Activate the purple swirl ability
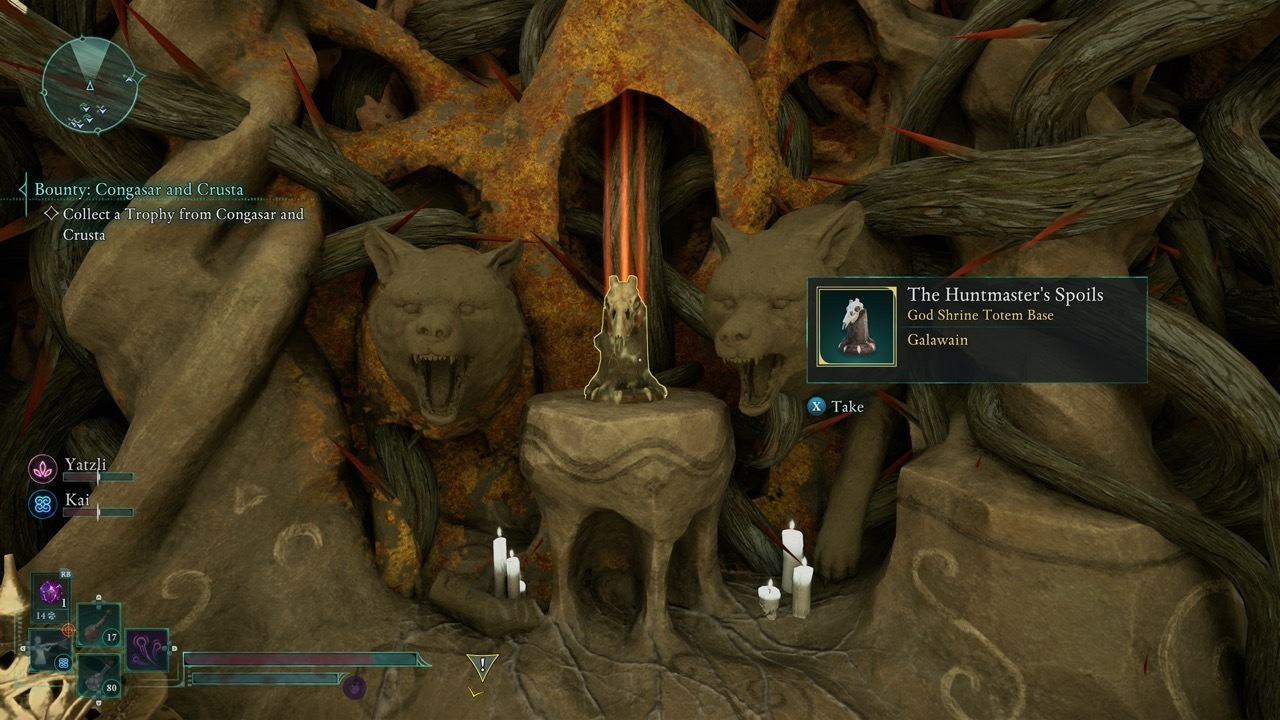The image size is (1280, 720). click(x=147, y=649)
